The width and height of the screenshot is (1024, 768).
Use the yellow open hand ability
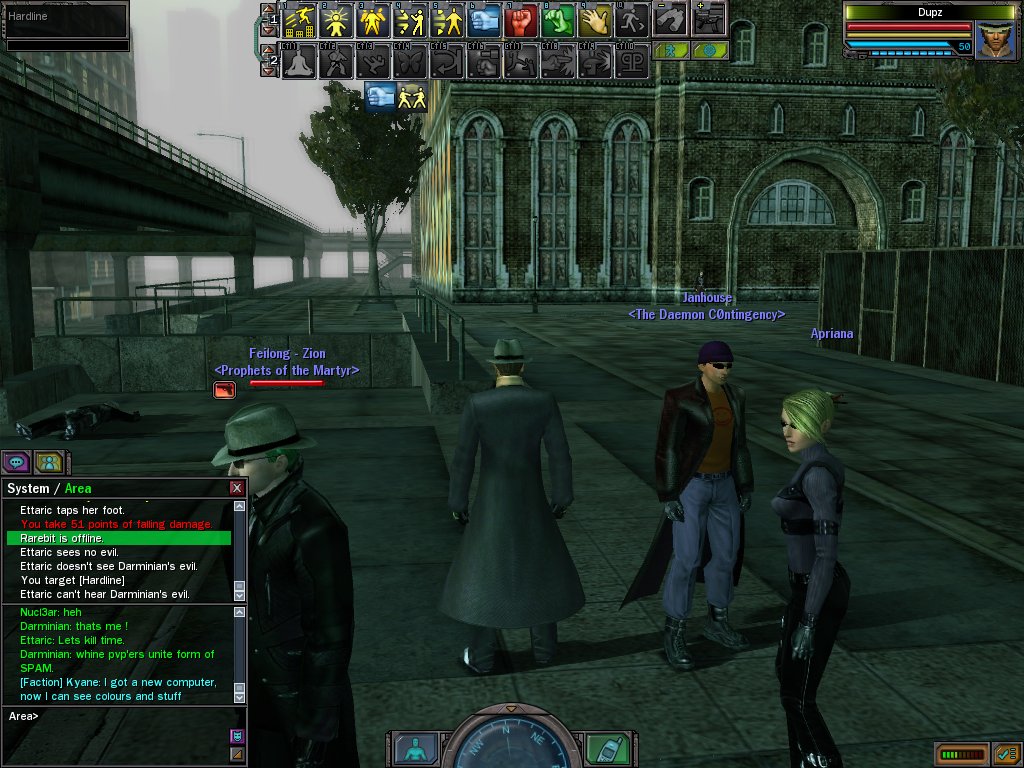click(595, 19)
